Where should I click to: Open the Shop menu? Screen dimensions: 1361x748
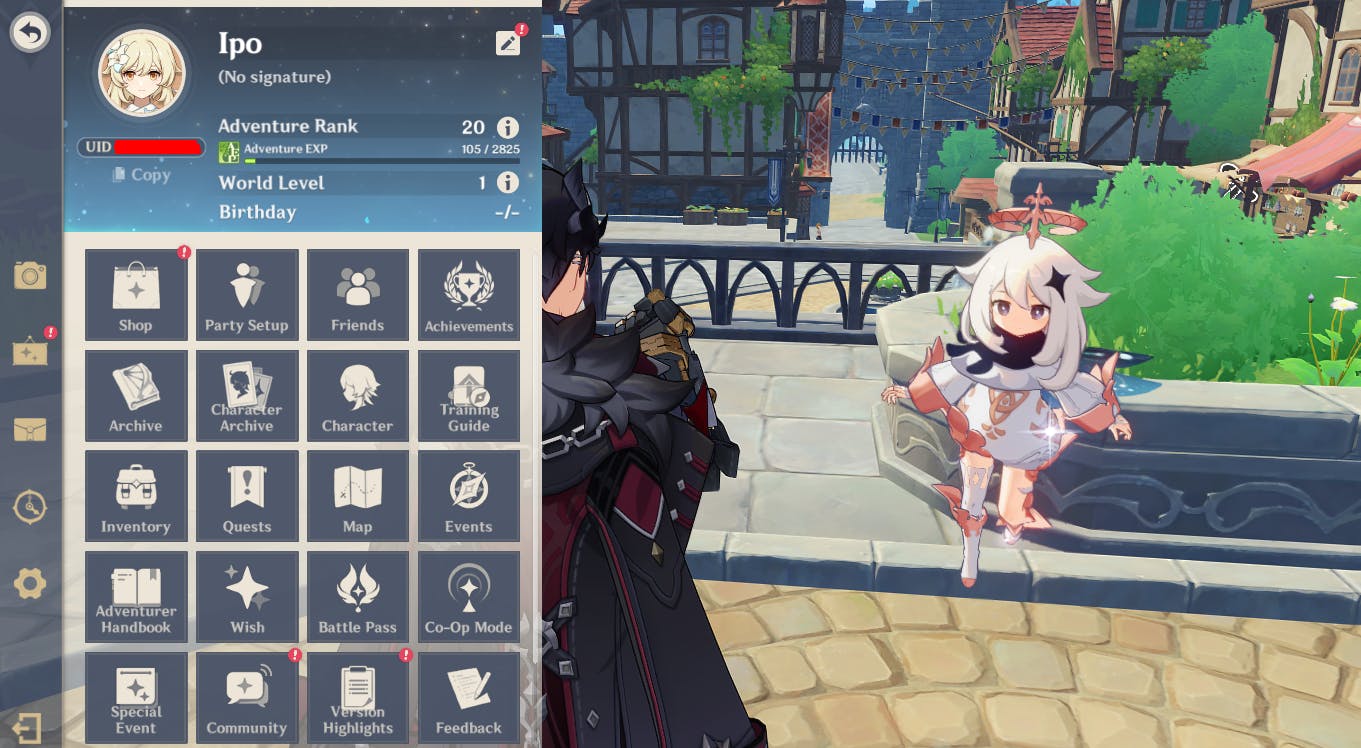coord(136,295)
